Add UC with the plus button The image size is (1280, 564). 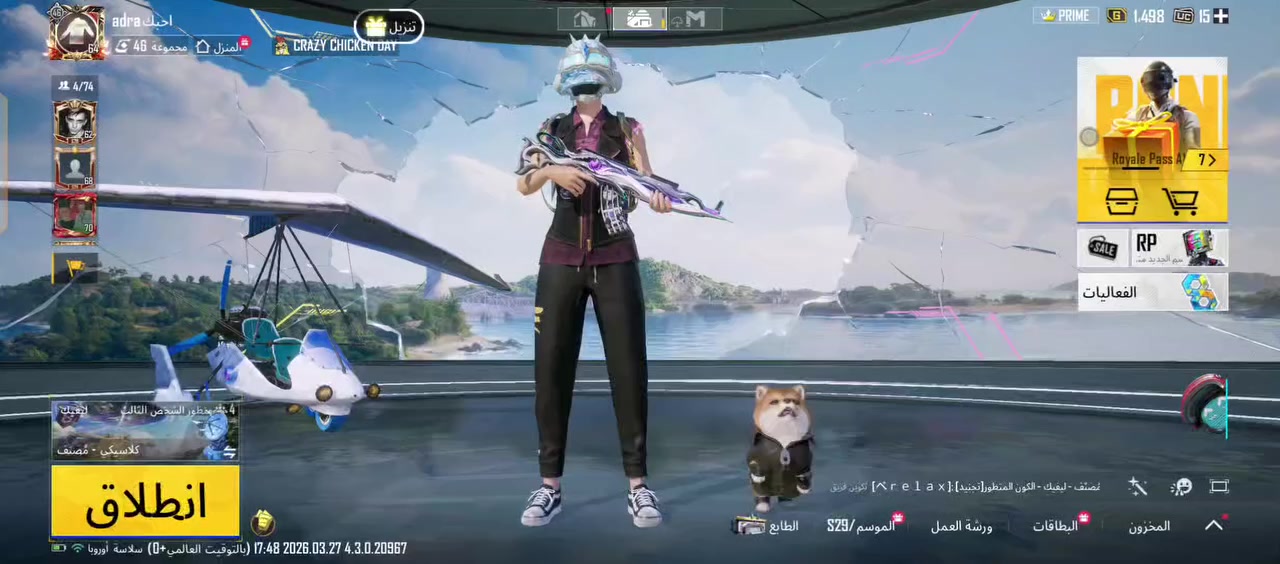1220,16
